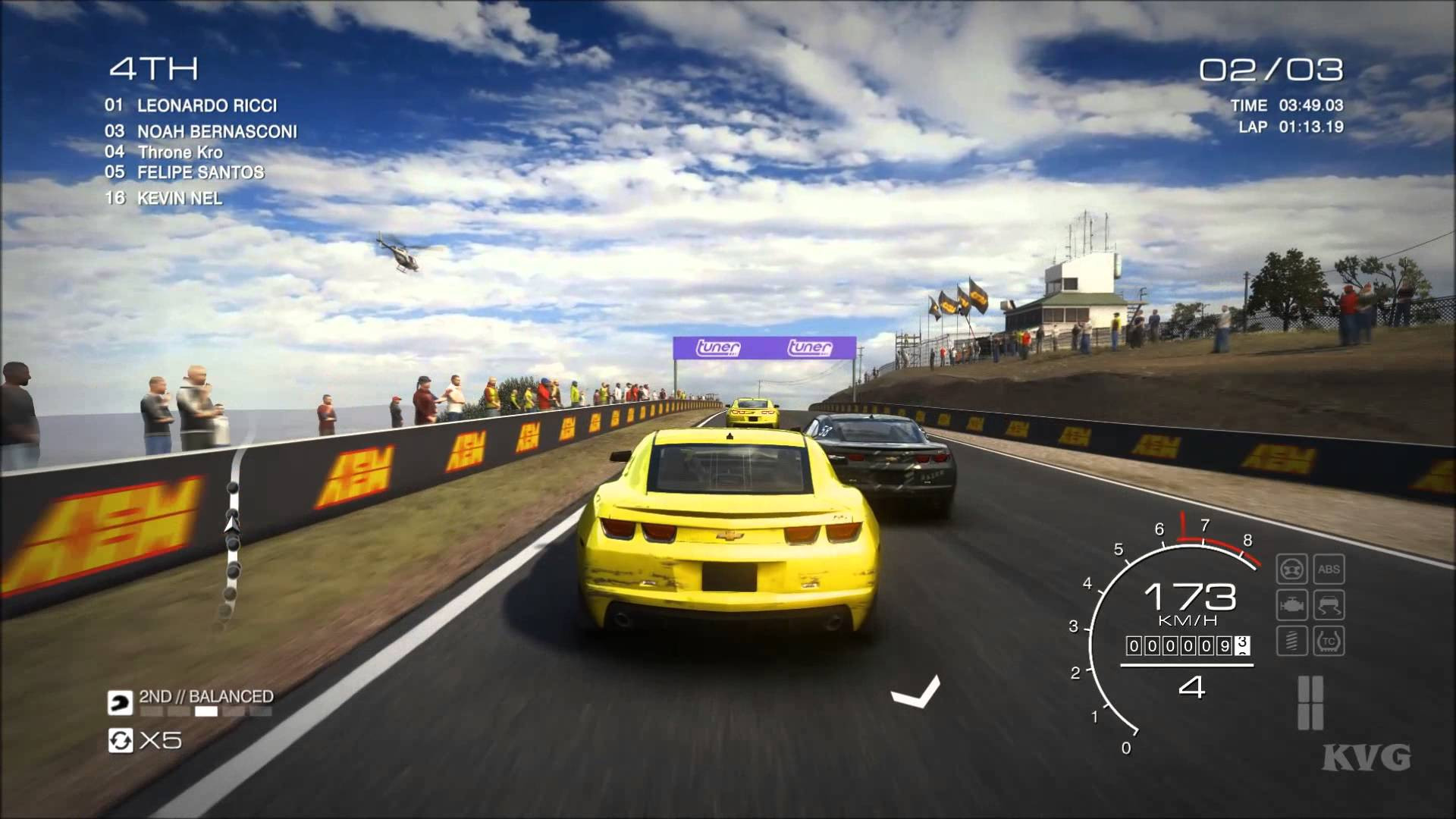
Task: Click the highlighted balance slider segment
Action: coord(206,711)
